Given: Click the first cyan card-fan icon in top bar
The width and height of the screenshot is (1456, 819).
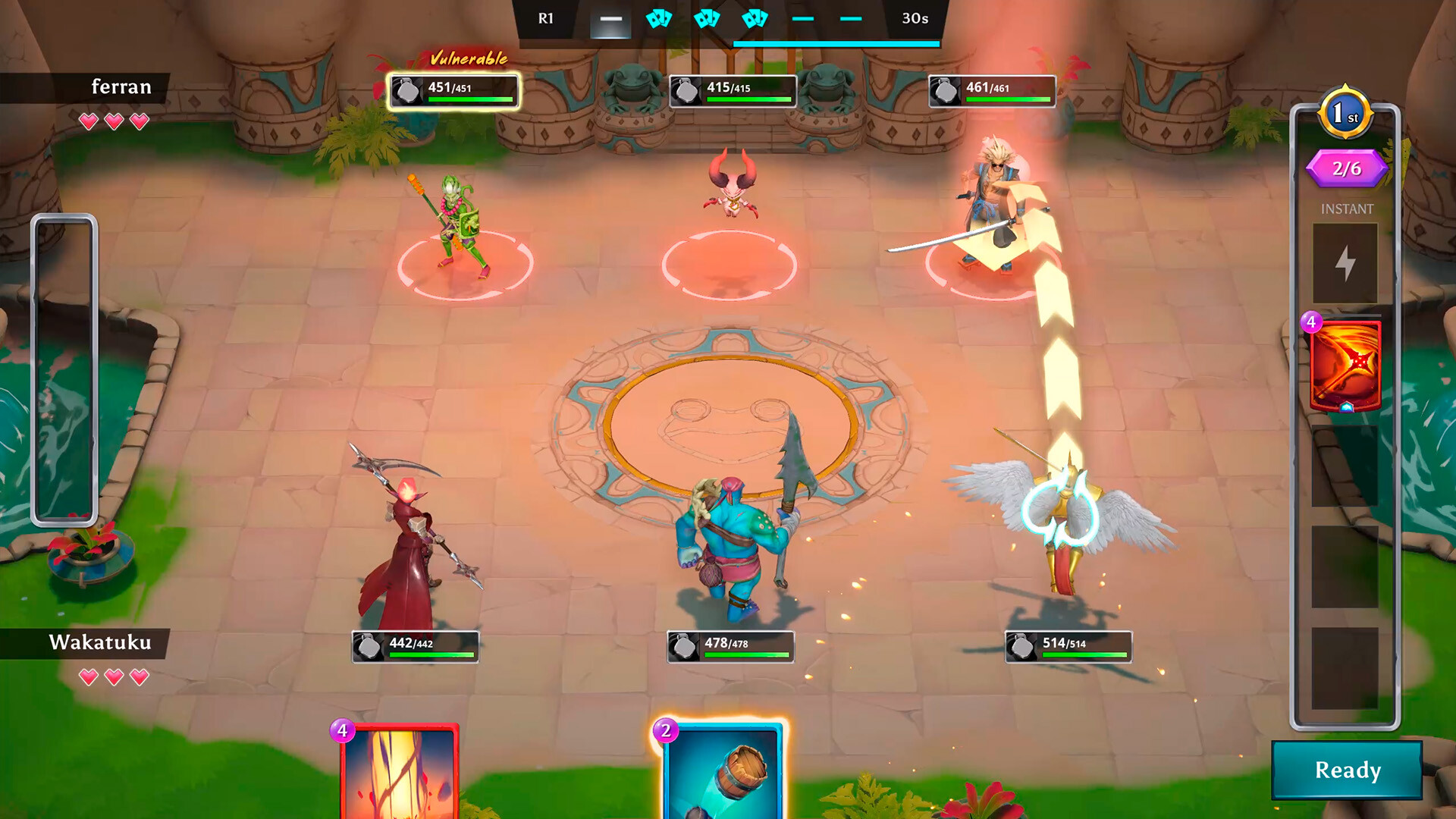Looking at the screenshot, I should (659, 18).
